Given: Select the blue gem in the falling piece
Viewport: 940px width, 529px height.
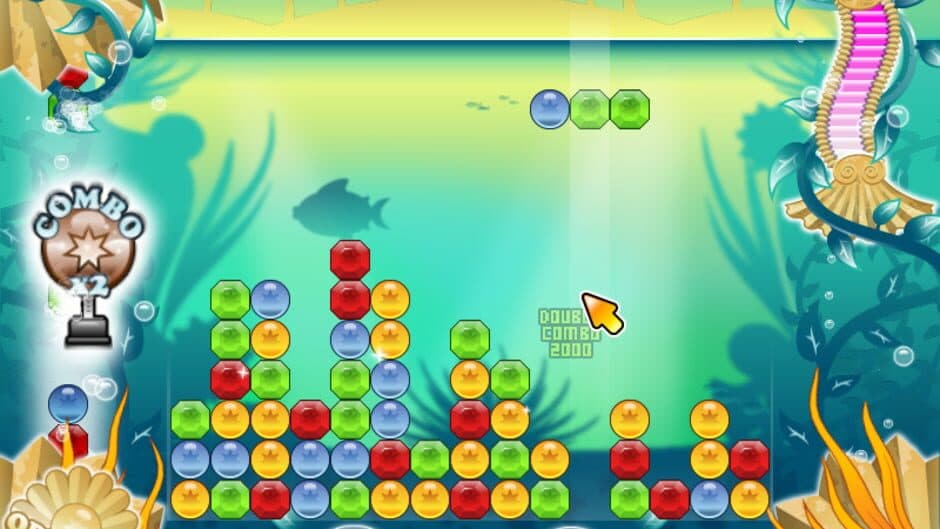Looking at the screenshot, I should [x=549, y=109].
